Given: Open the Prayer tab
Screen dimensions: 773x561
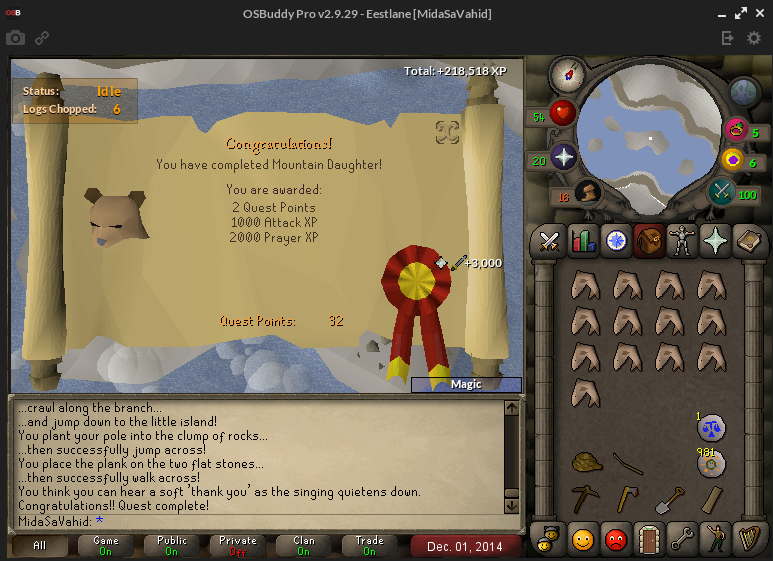Looking at the screenshot, I should click(x=716, y=241).
